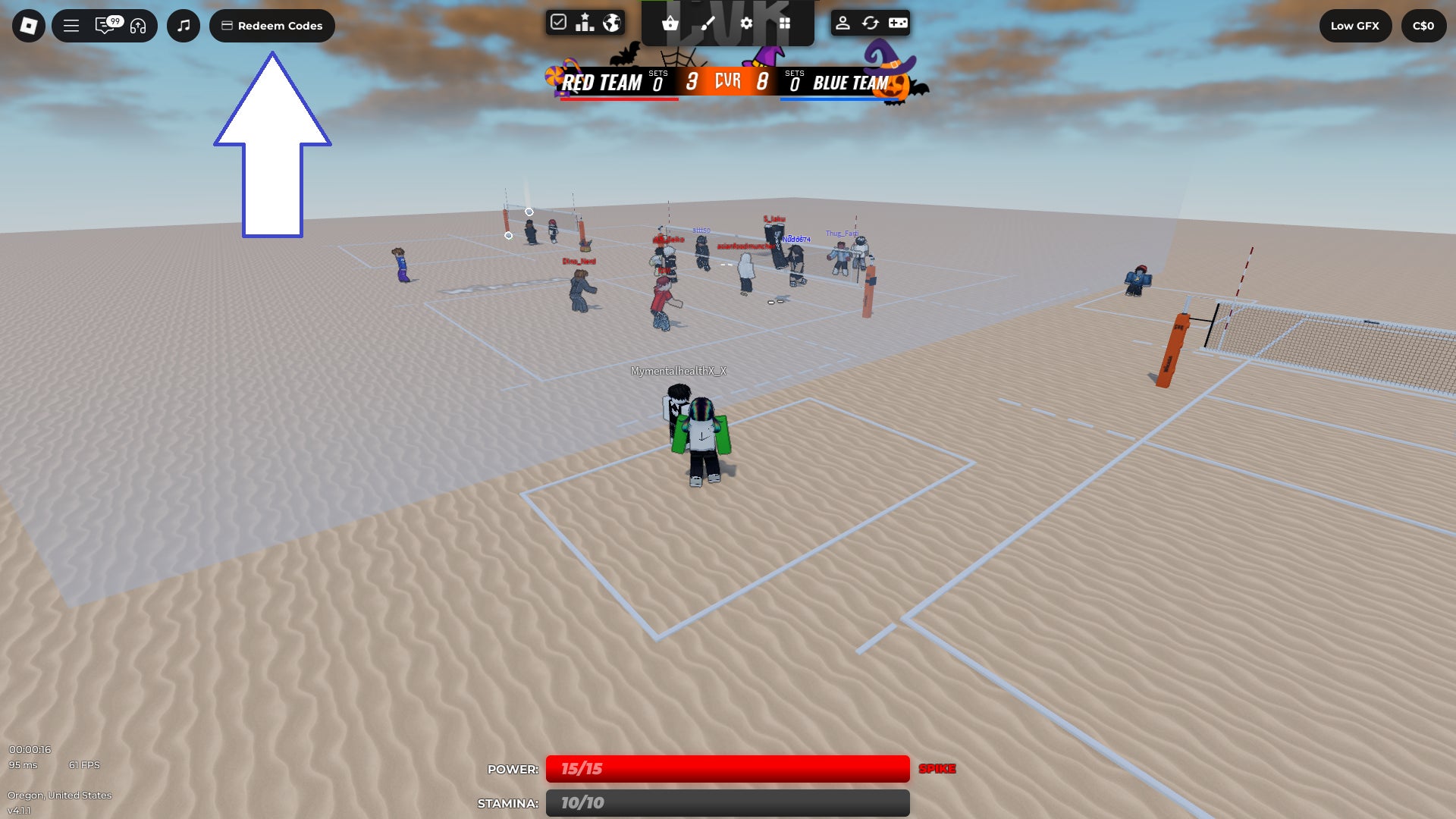Open the Roblox hamburger menu
This screenshot has height=819, width=1456.
(x=71, y=25)
